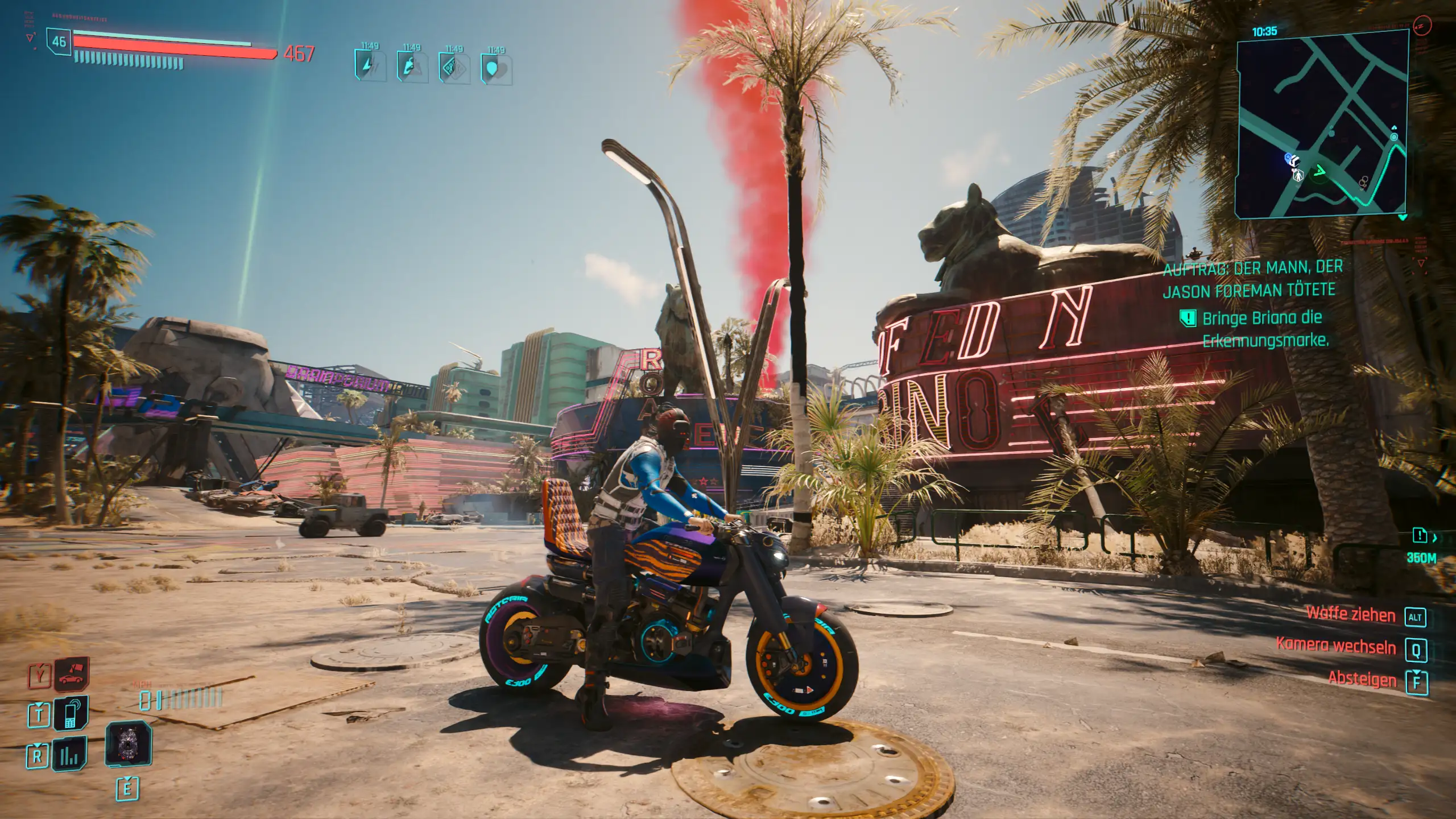Click the level 46 badge
Image resolution: width=1456 pixels, height=819 pixels.
59,42
